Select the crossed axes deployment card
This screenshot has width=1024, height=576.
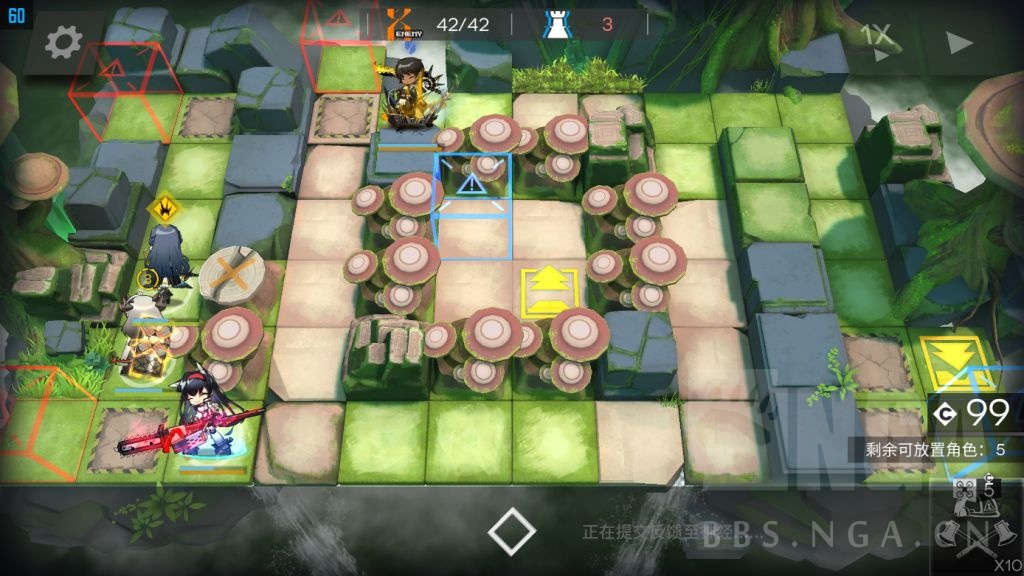(x=974, y=525)
